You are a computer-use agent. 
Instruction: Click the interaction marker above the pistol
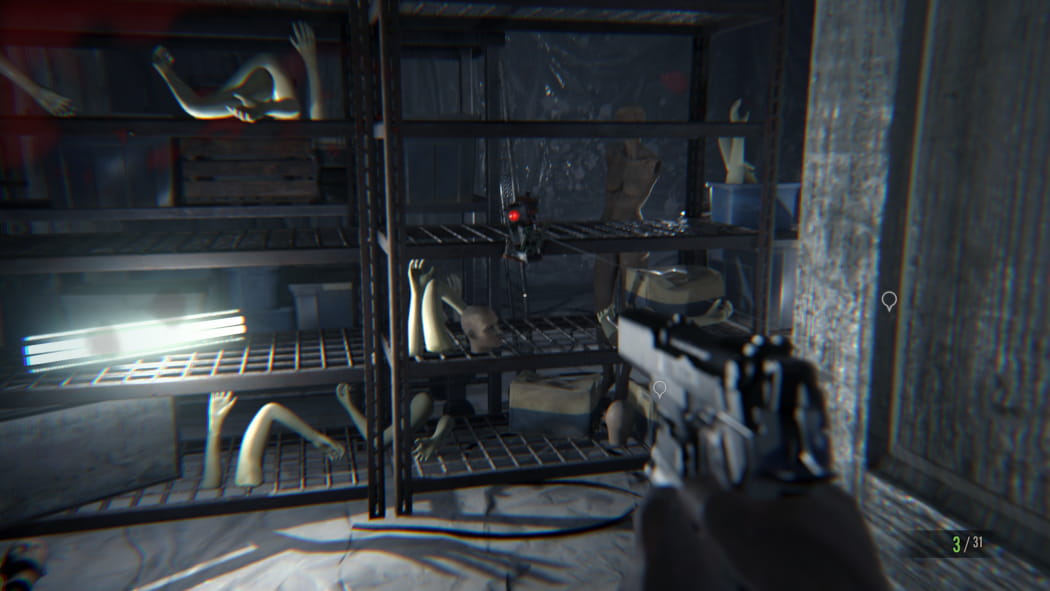pyautogui.click(x=659, y=388)
